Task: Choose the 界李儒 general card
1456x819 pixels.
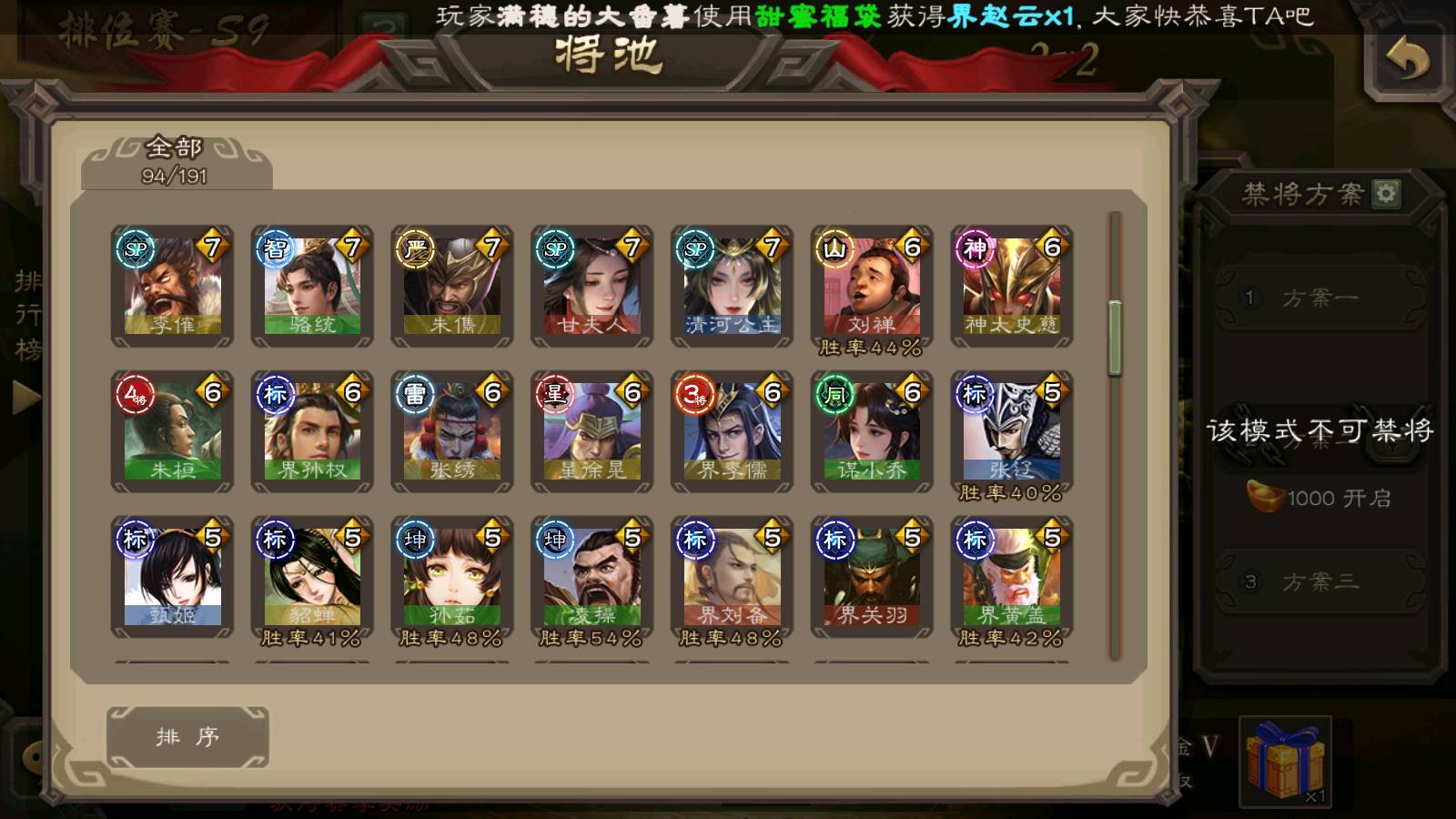Action: 732,431
